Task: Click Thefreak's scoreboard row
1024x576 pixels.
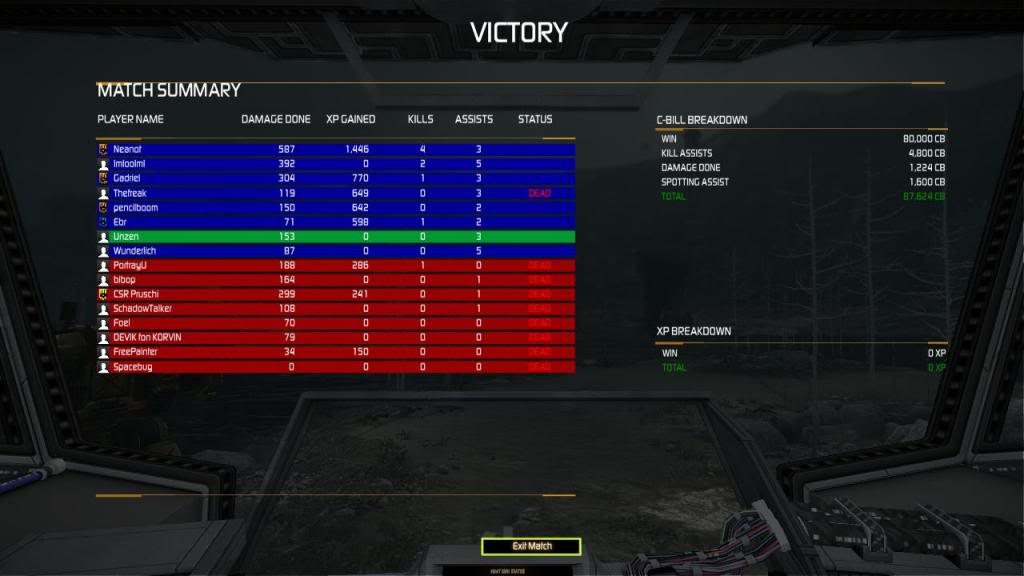Action: pos(335,193)
